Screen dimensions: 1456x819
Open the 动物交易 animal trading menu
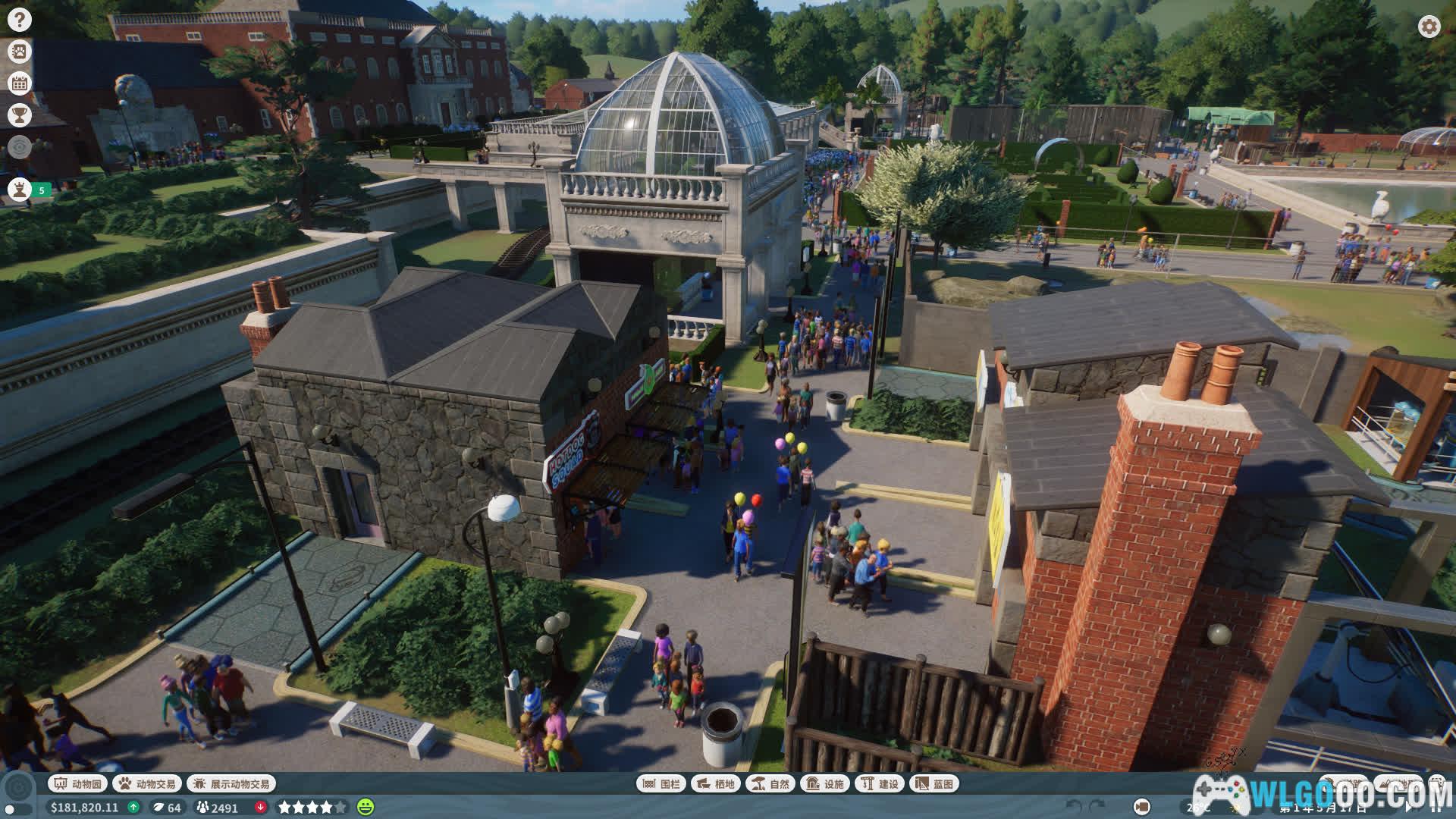tap(147, 783)
